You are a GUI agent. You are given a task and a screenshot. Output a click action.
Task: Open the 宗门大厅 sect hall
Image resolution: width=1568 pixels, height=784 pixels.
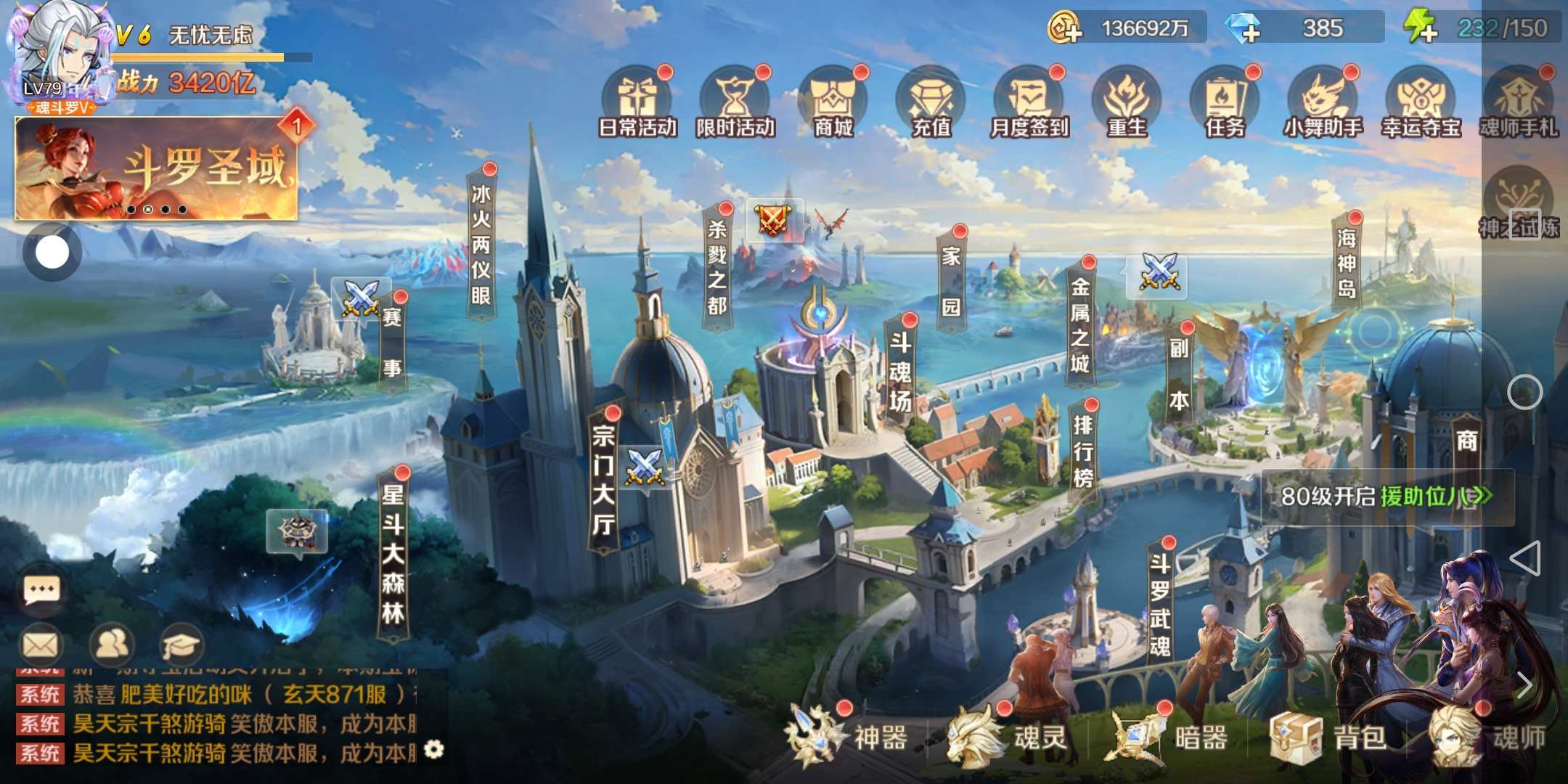(x=603, y=481)
